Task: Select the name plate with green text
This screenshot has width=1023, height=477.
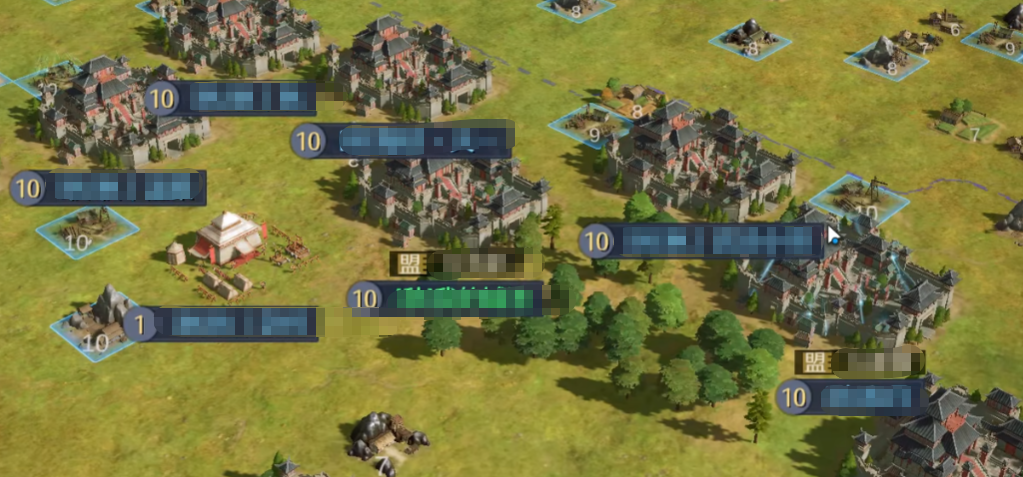Action: coord(447,298)
